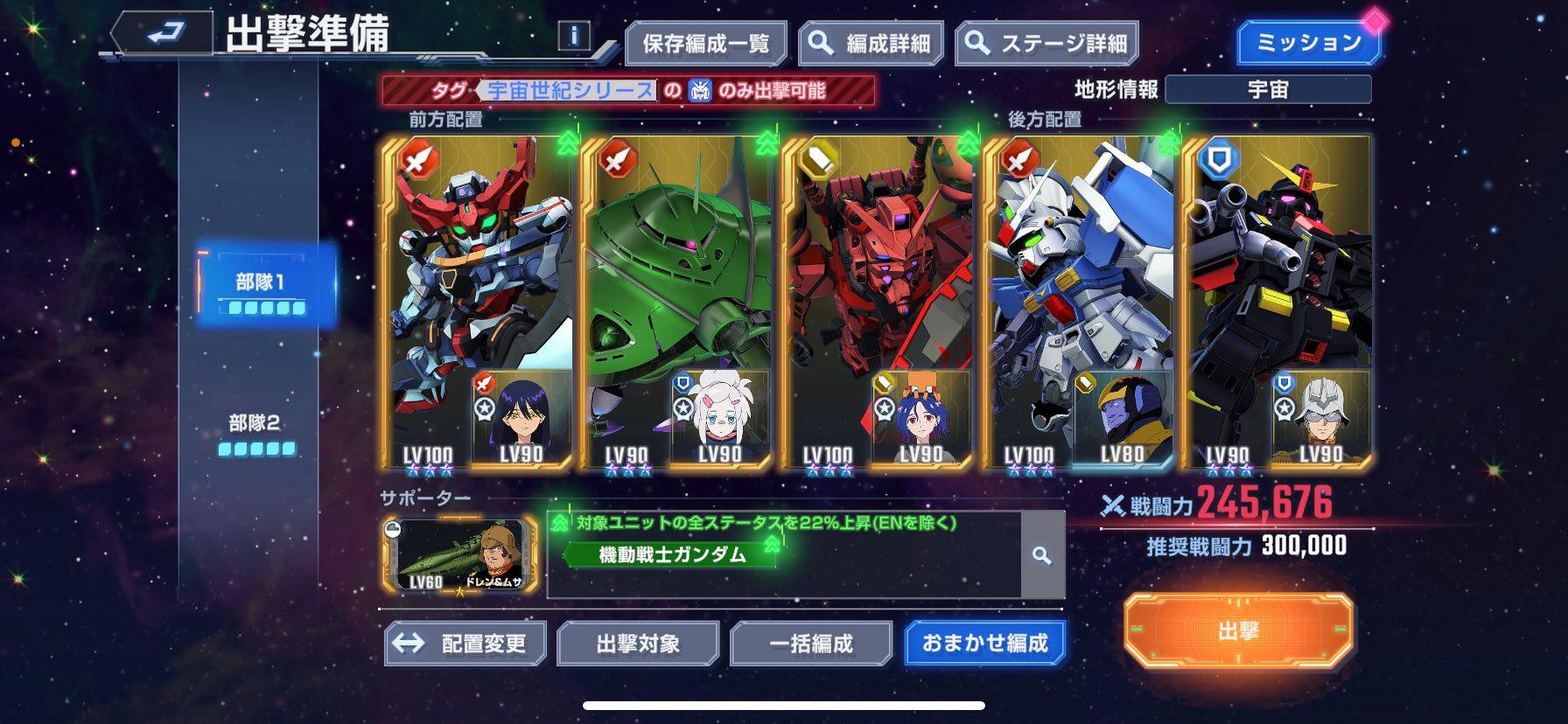Open the info icon next to the title

(x=572, y=35)
